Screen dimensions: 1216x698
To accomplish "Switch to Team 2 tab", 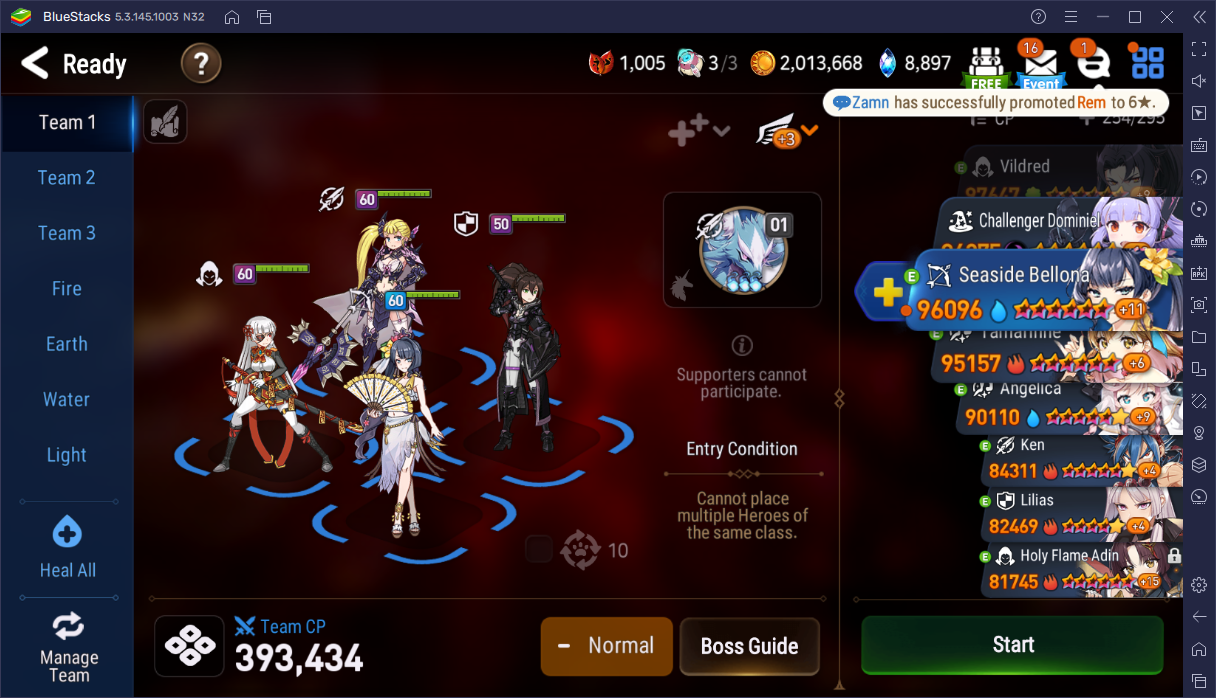I will 66,178.
